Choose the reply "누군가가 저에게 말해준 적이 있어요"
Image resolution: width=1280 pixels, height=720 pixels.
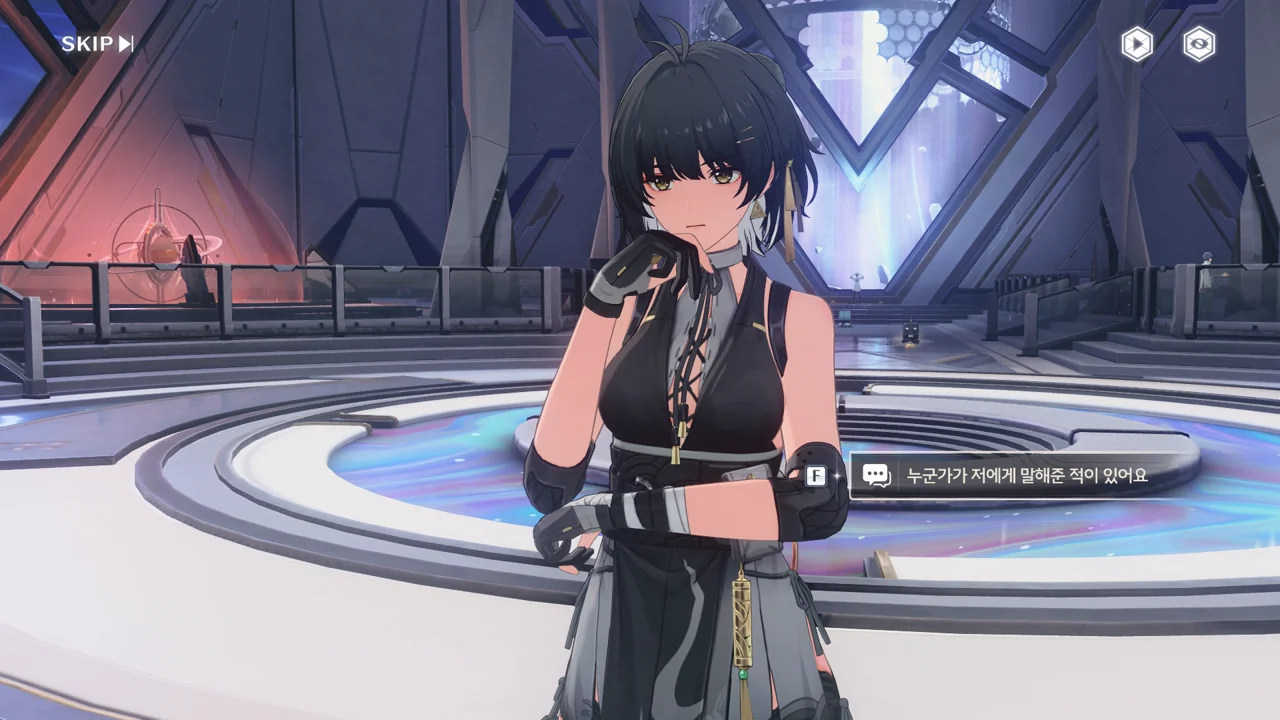[x=1025, y=476]
